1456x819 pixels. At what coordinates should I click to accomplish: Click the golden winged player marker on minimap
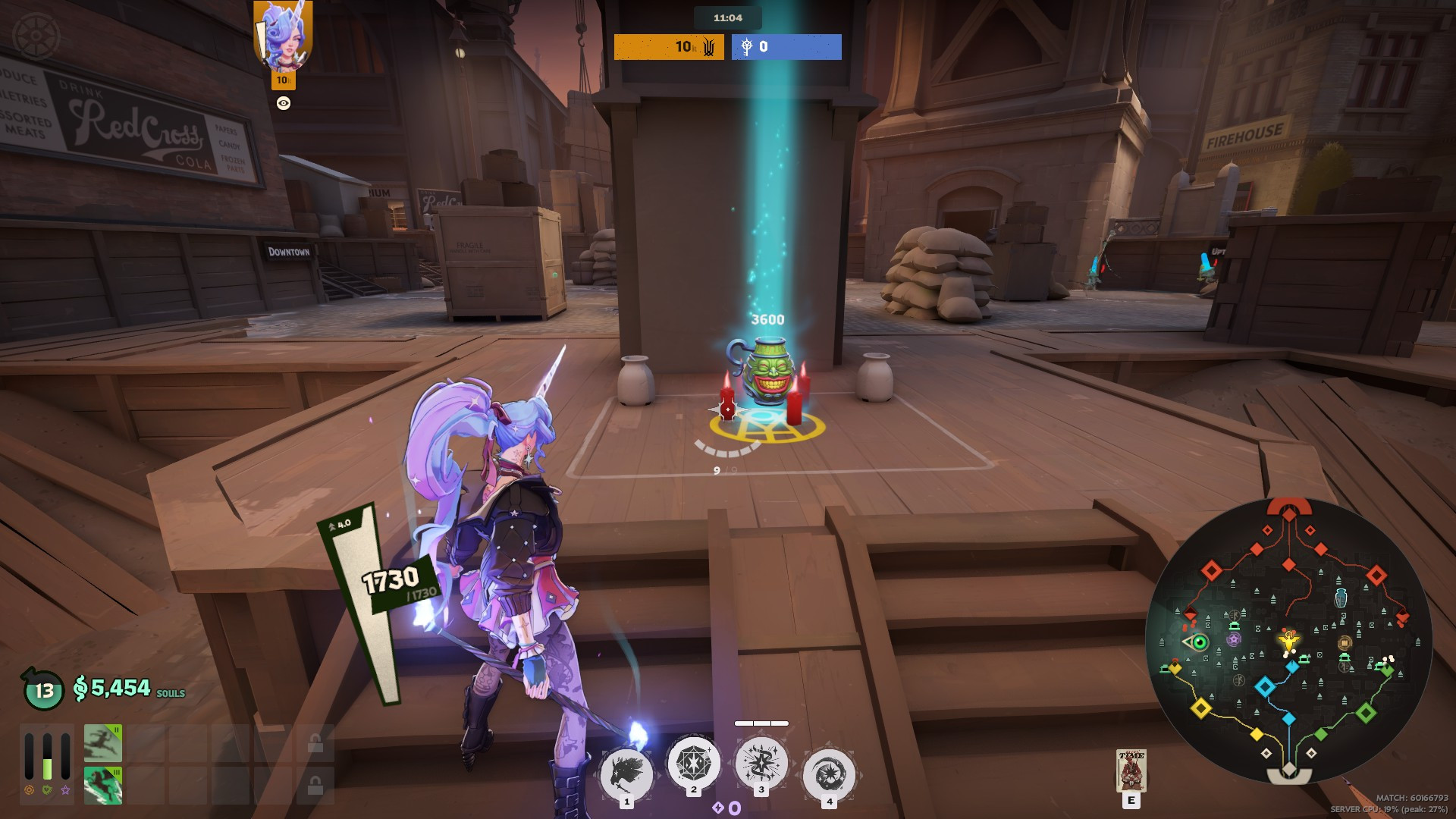tap(1288, 642)
